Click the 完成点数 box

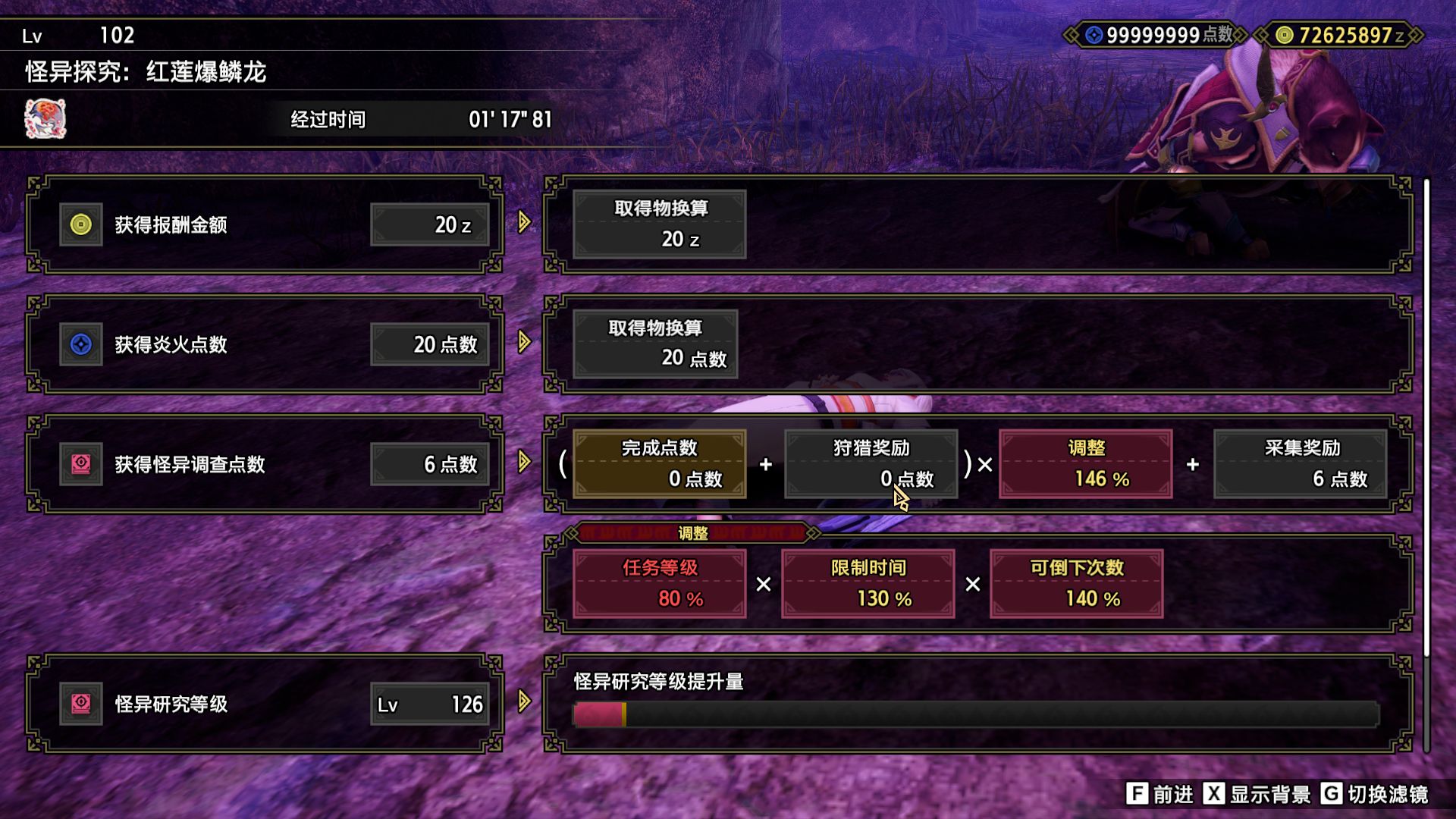tap(659, 464)
